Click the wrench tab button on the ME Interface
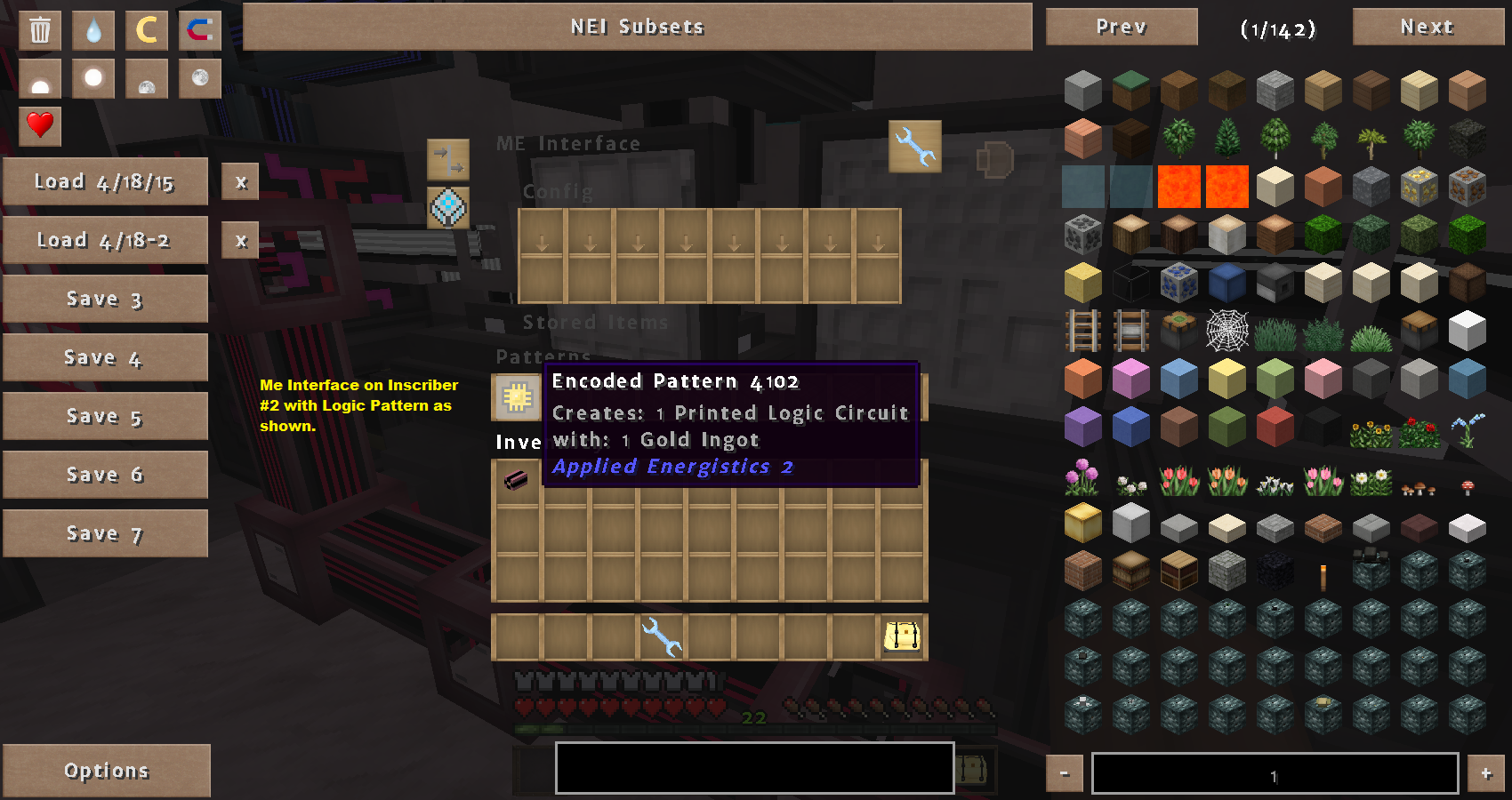1512x800 pixels. (x=915, y=147)
